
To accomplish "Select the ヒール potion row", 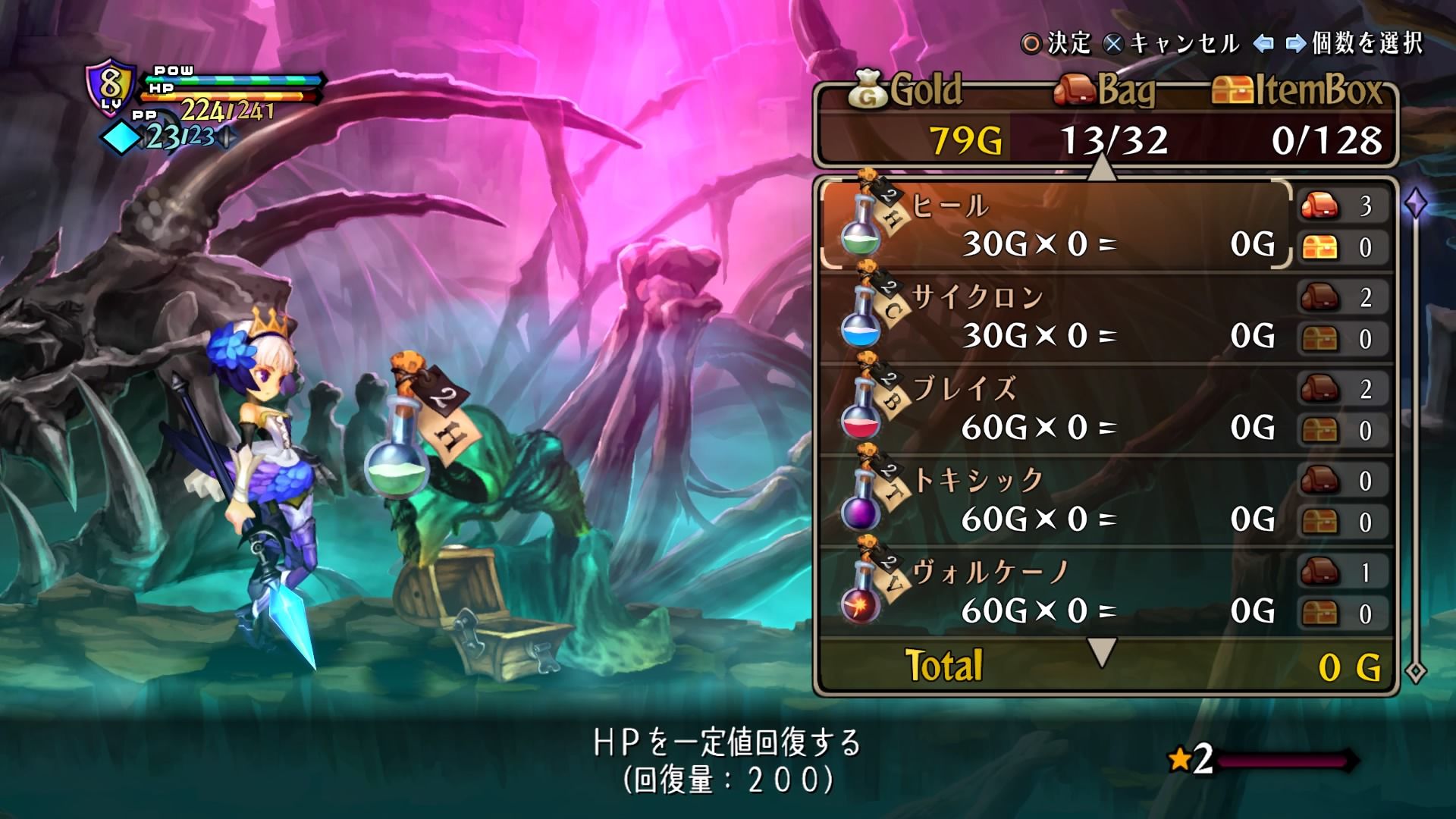I will (x=1054, y=225).
